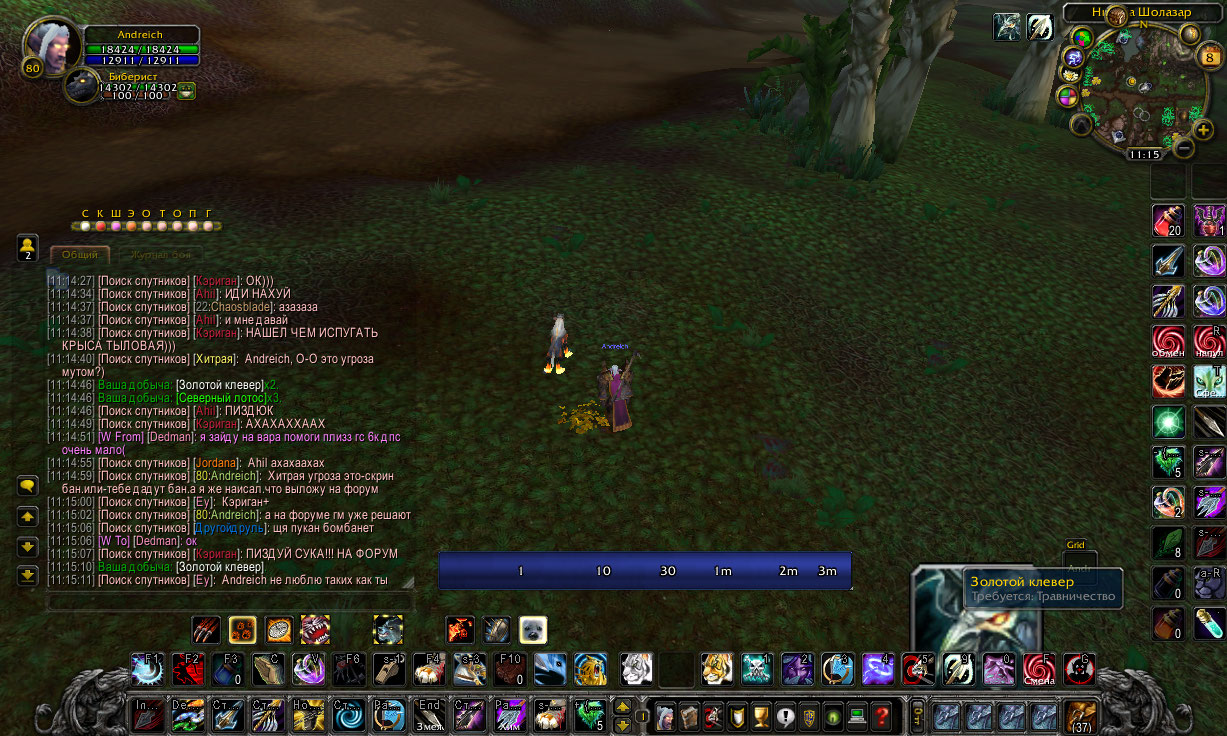This screenshot has width=1227, height=736.
Task: Zoom out the minimap with the minus button
Action: point(1184,149)
